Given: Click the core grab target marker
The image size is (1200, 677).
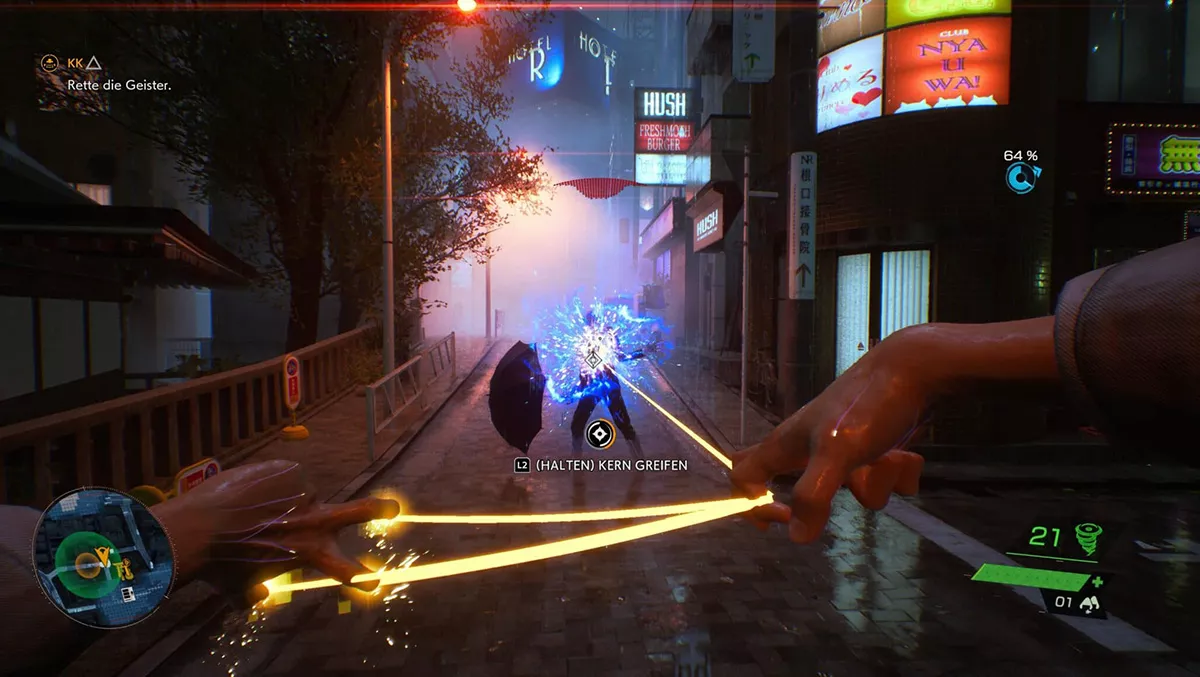Looking at the screenshot, I should [598, 433].
